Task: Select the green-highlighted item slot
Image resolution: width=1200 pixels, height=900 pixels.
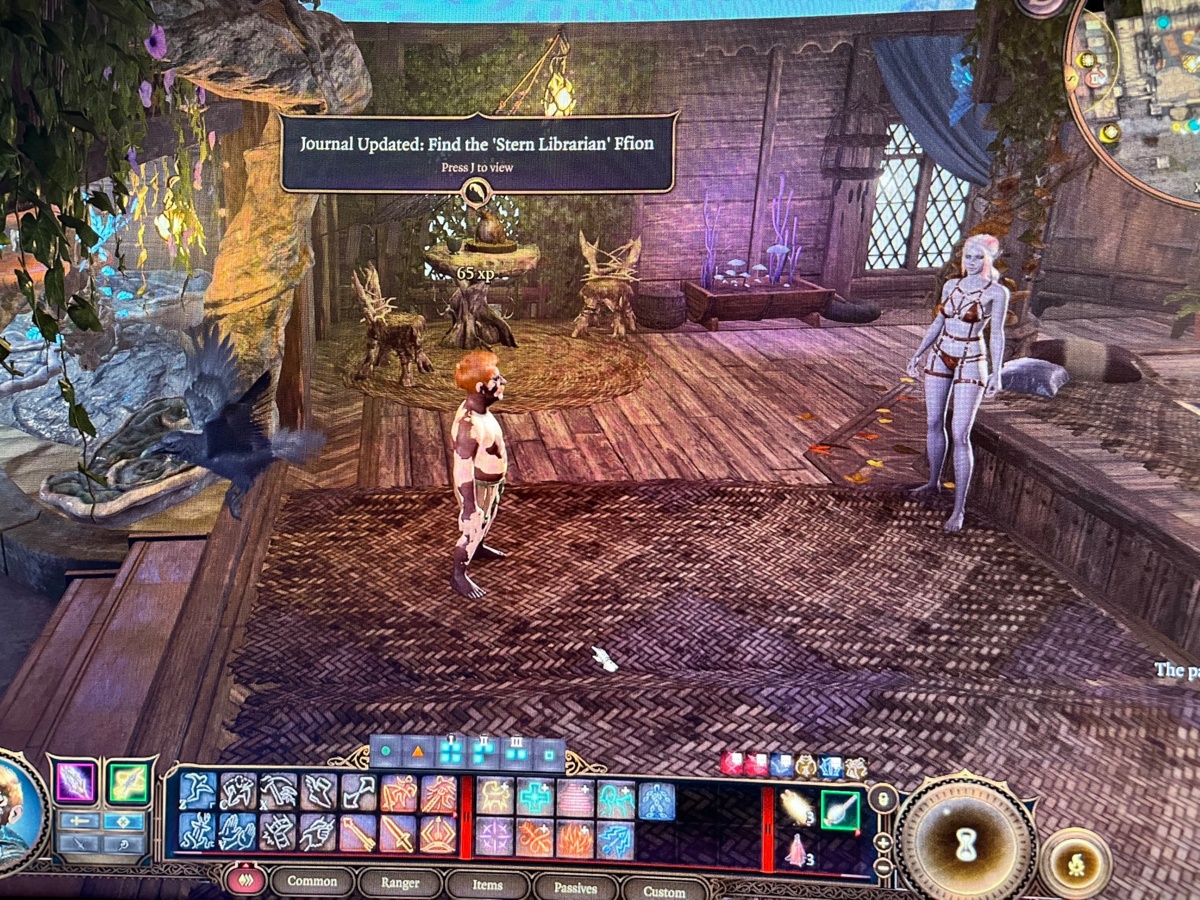Action: (839, 808)
